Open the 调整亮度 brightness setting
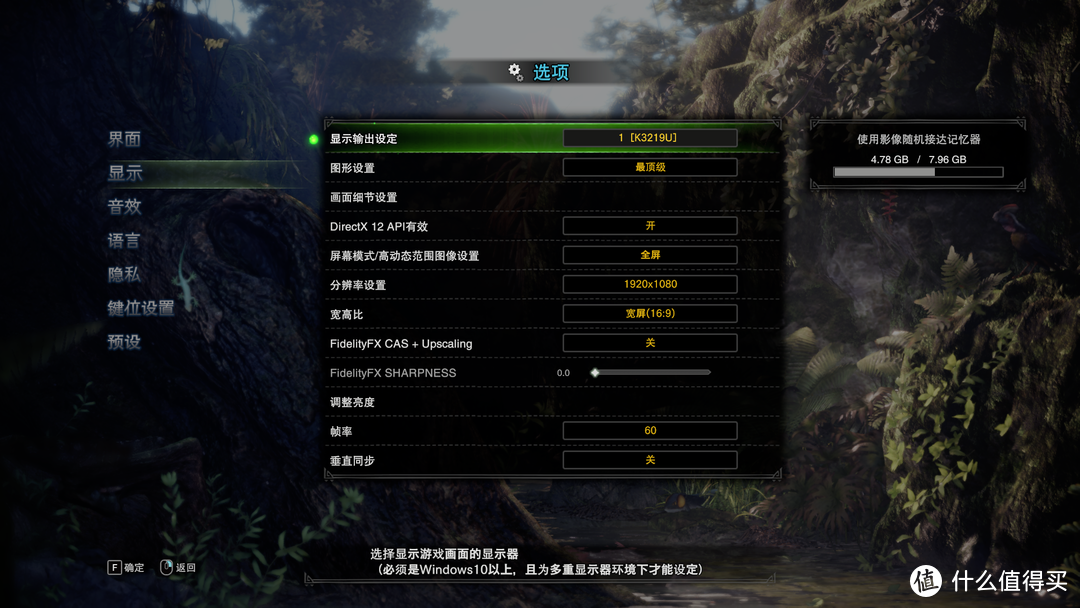This screenshot has width=1080, height=608. point(352,402)
